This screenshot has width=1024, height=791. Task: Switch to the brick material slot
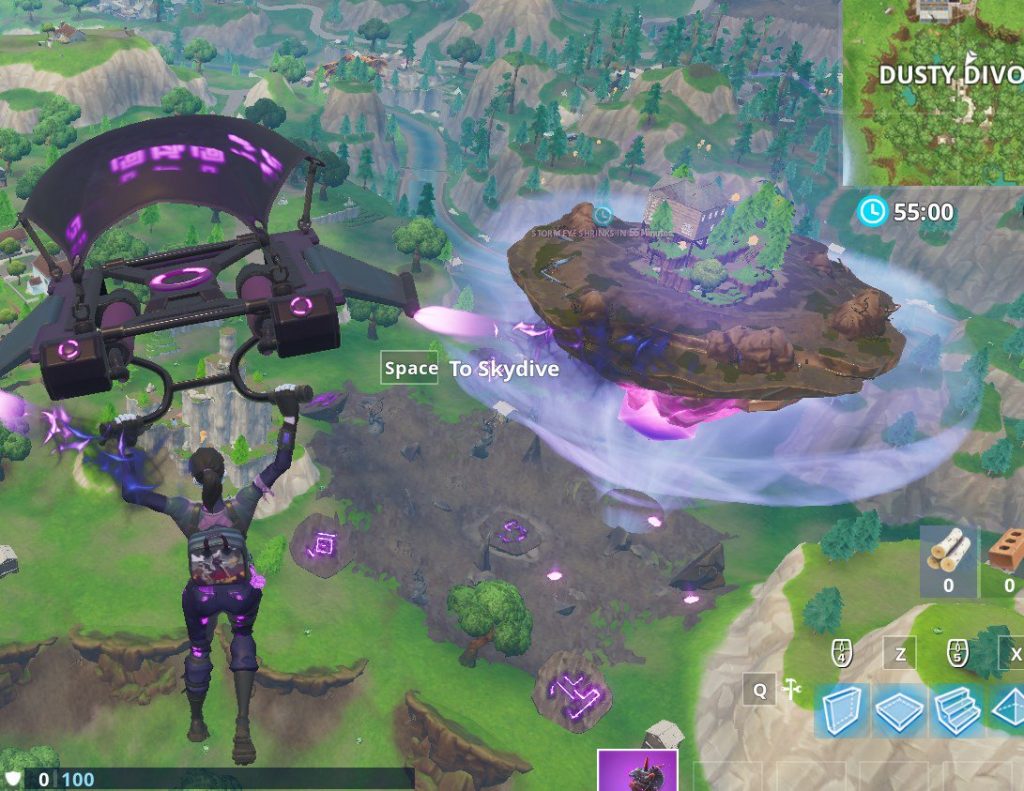[x=1006, y=562]
